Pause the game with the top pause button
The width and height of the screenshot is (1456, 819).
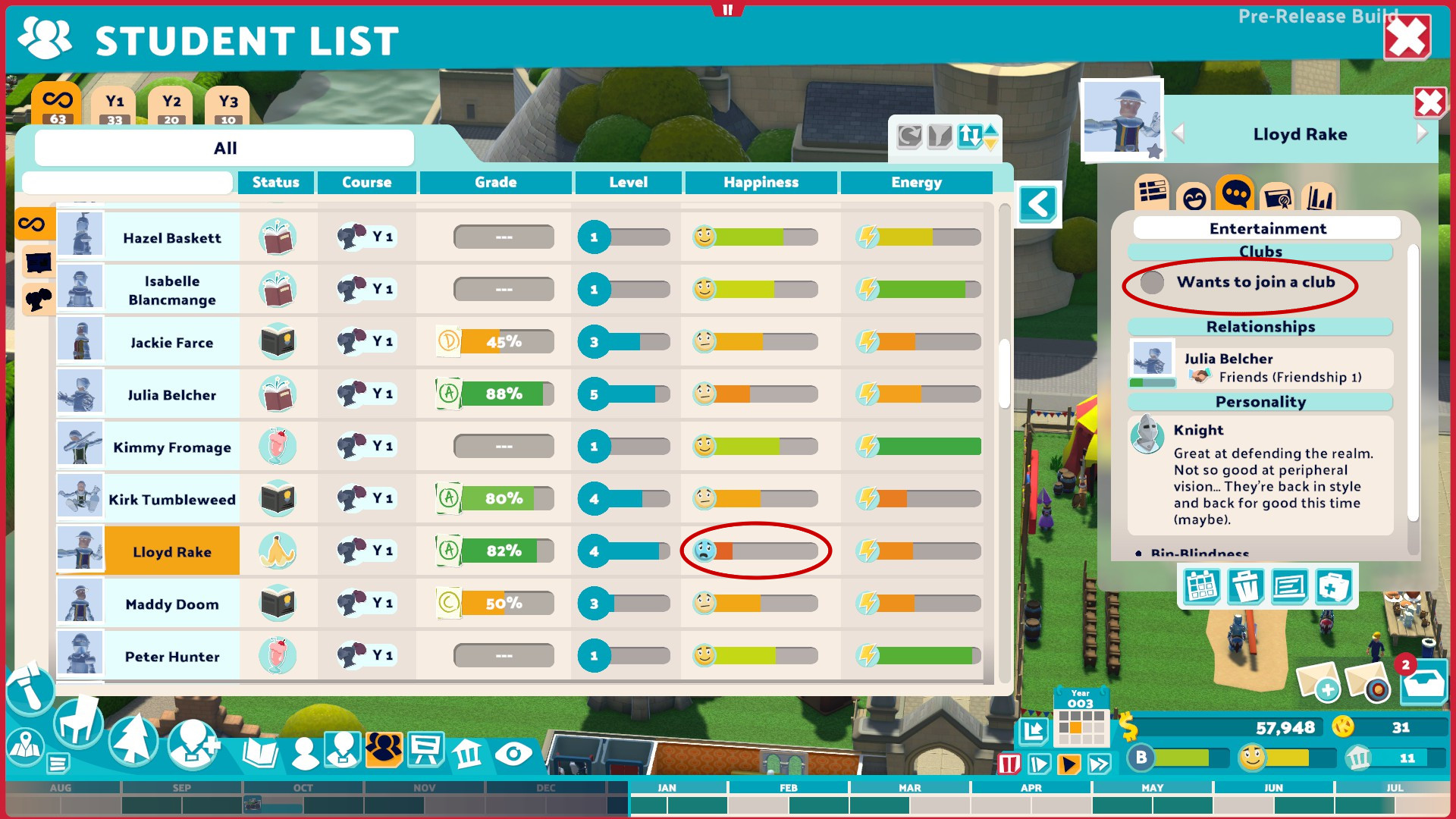tap(729, 10)
